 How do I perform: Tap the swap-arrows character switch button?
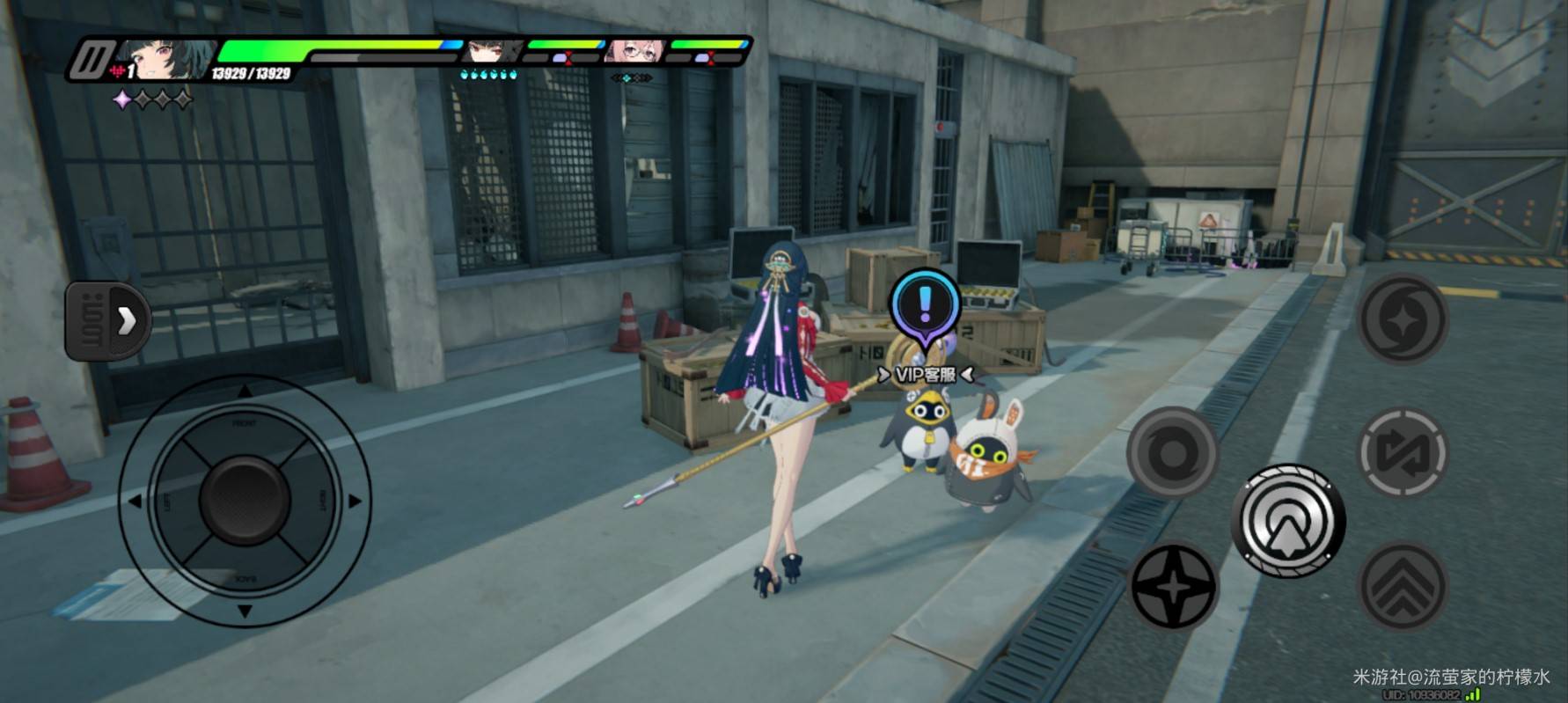[x=1403, y=453]
